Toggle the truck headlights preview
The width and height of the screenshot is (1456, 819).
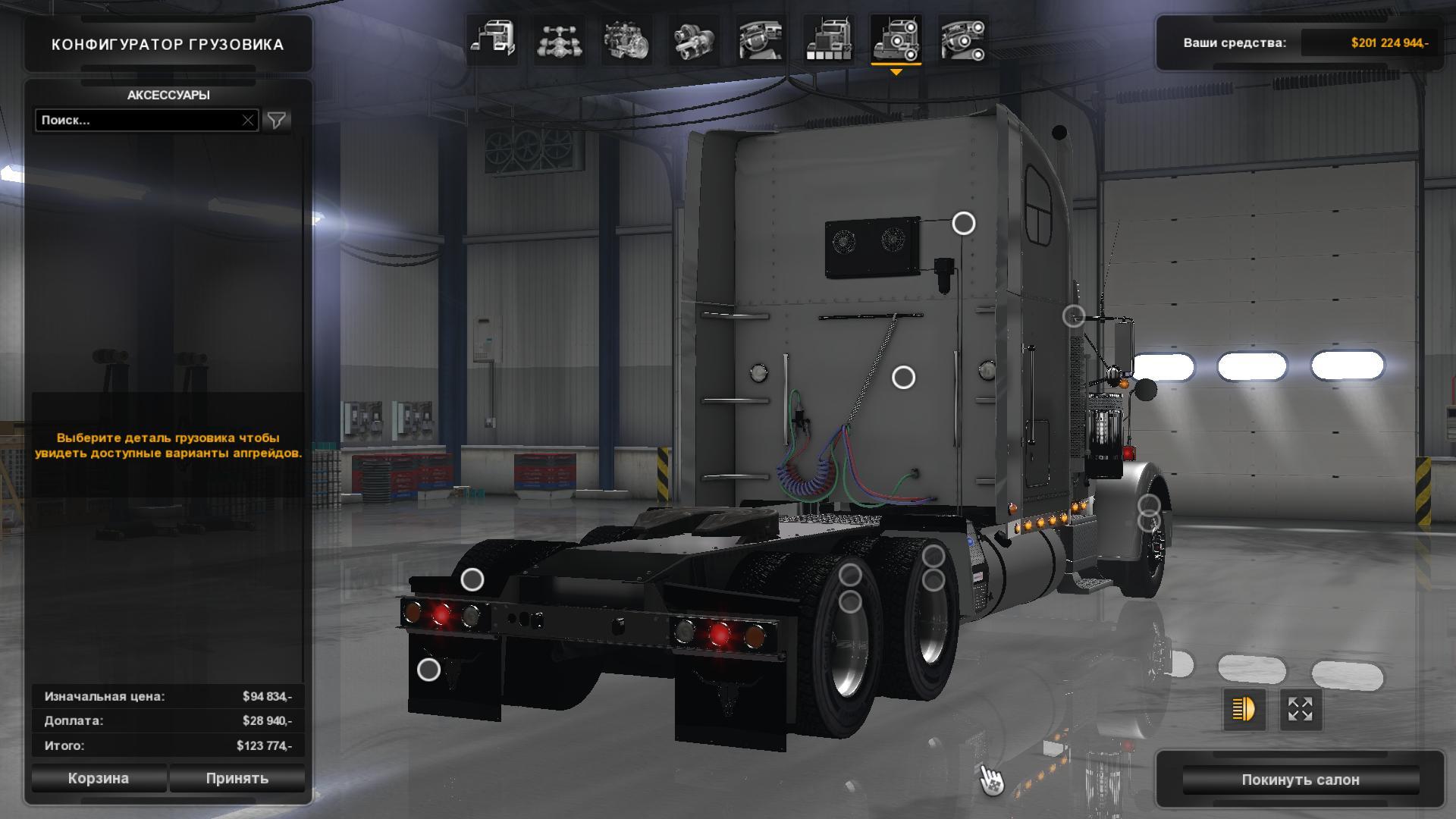click(x=1244, y=710)
